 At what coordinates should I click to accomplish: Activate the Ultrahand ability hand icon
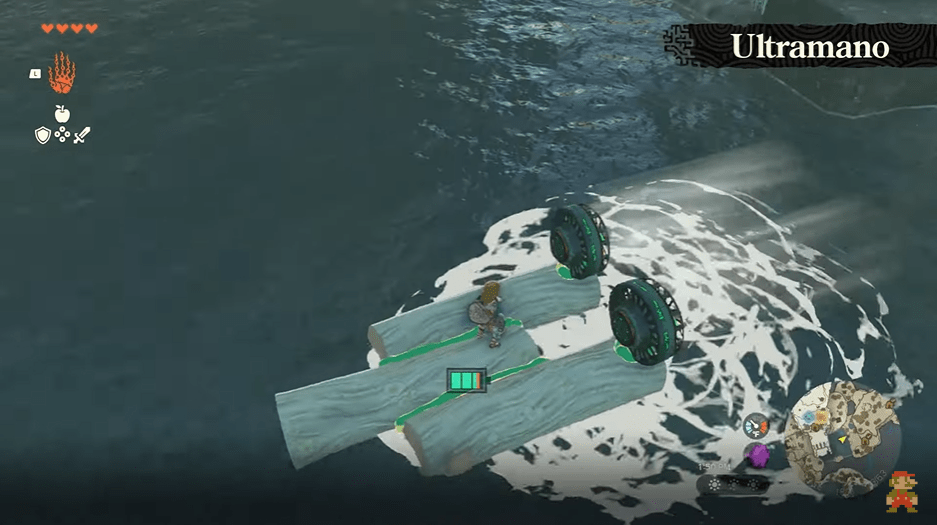pyautogui.click(x=62, y=72)
